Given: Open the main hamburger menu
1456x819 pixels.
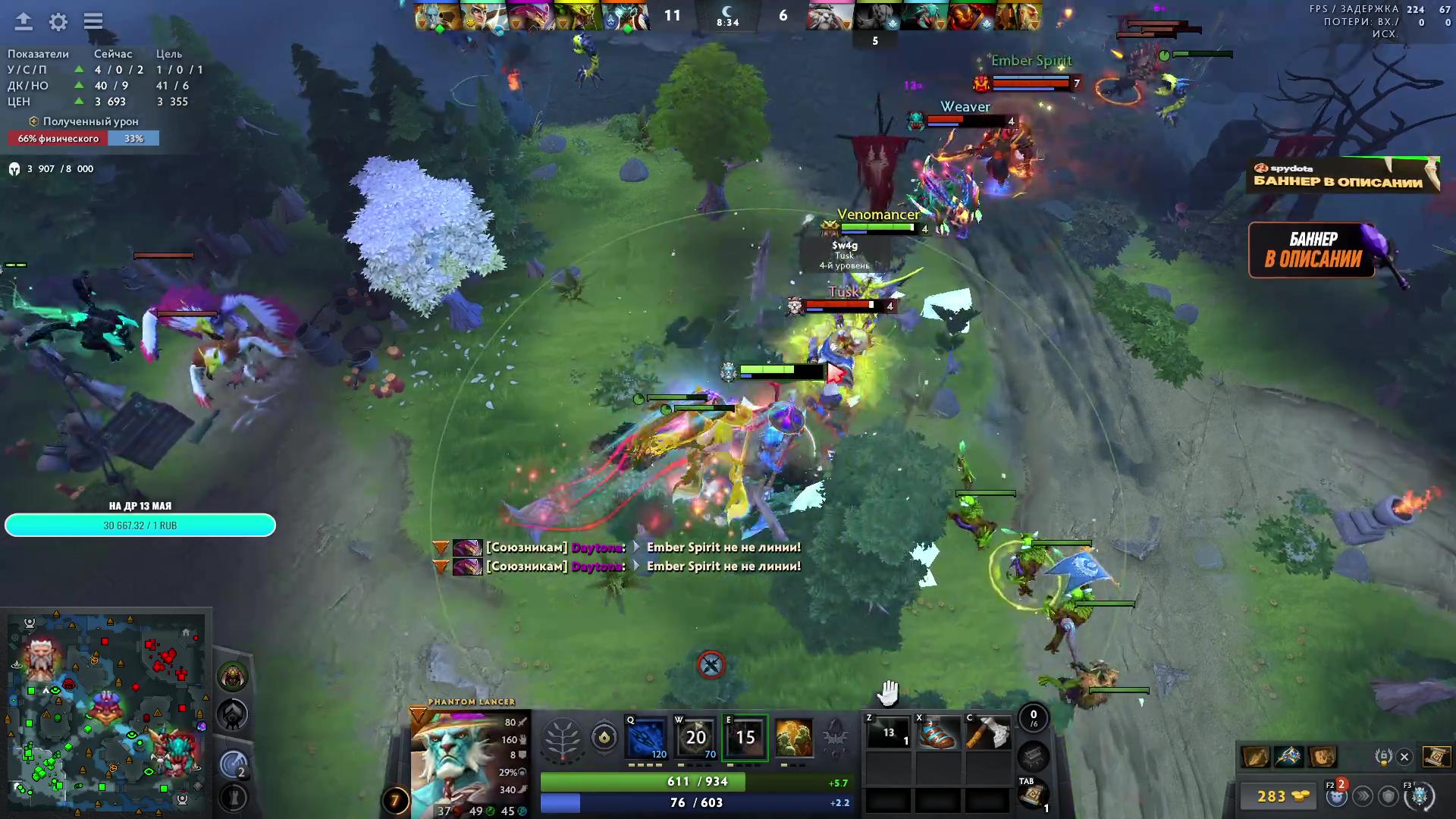Looking at the screenshot, I should tap(93, 21).
